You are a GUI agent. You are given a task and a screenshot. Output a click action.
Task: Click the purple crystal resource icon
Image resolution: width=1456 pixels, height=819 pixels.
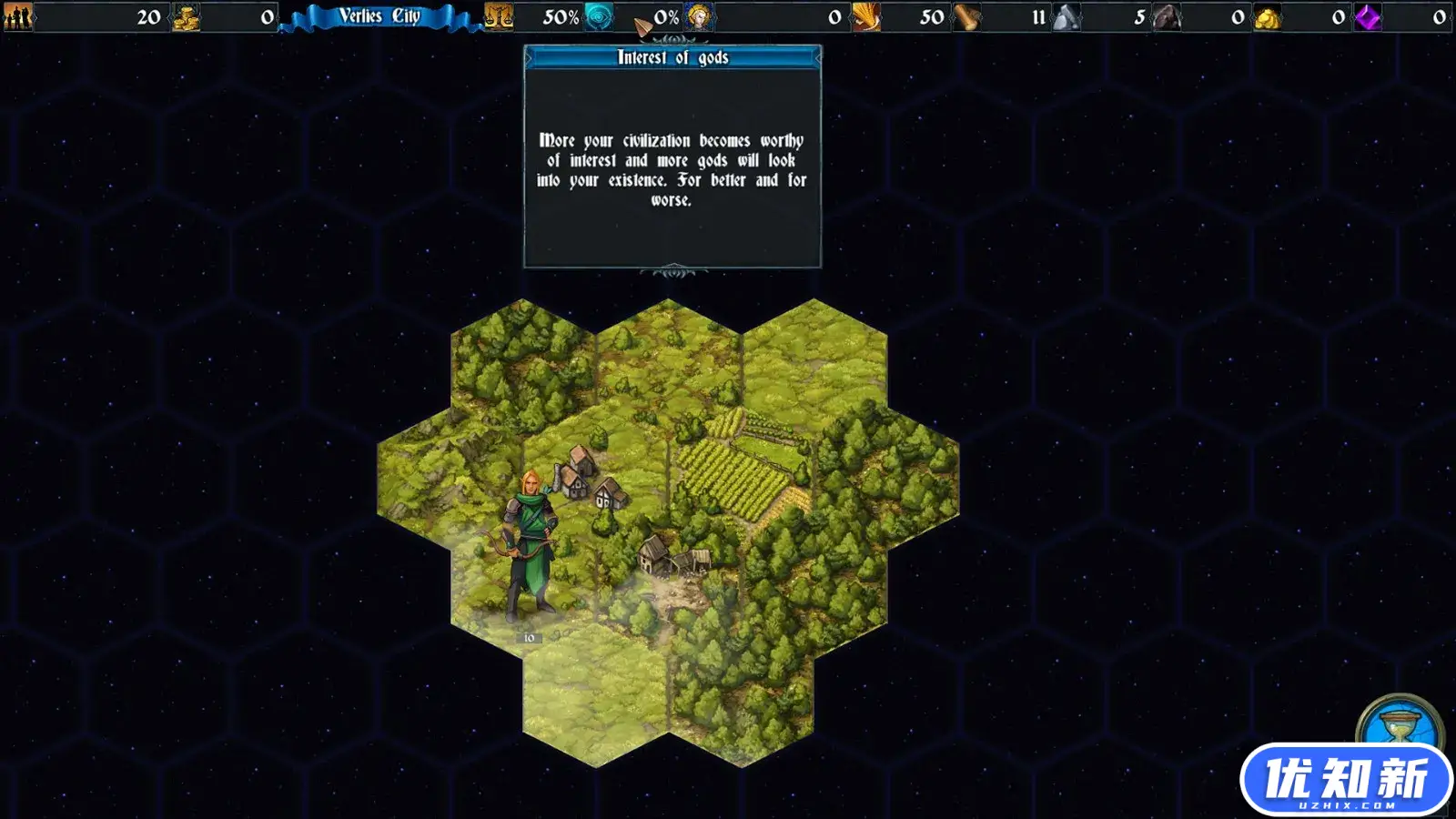(1367, 16)
